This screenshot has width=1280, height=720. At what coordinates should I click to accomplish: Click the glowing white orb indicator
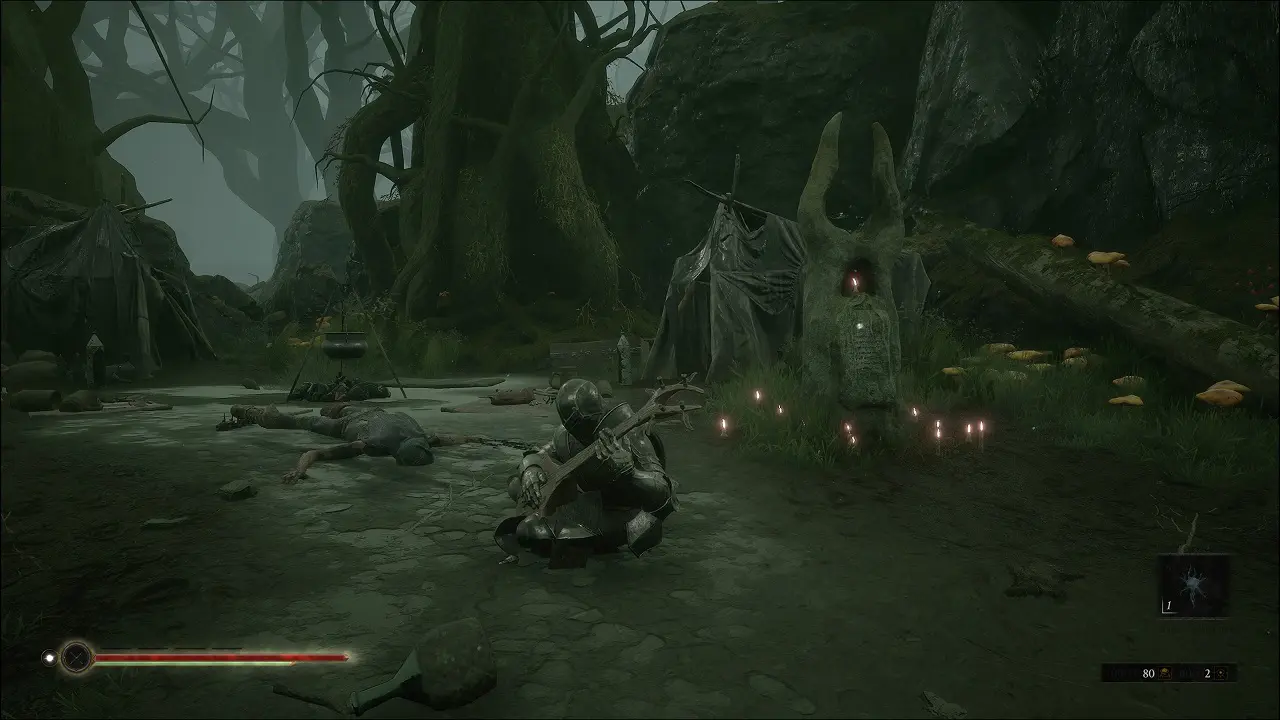[48, 657]
